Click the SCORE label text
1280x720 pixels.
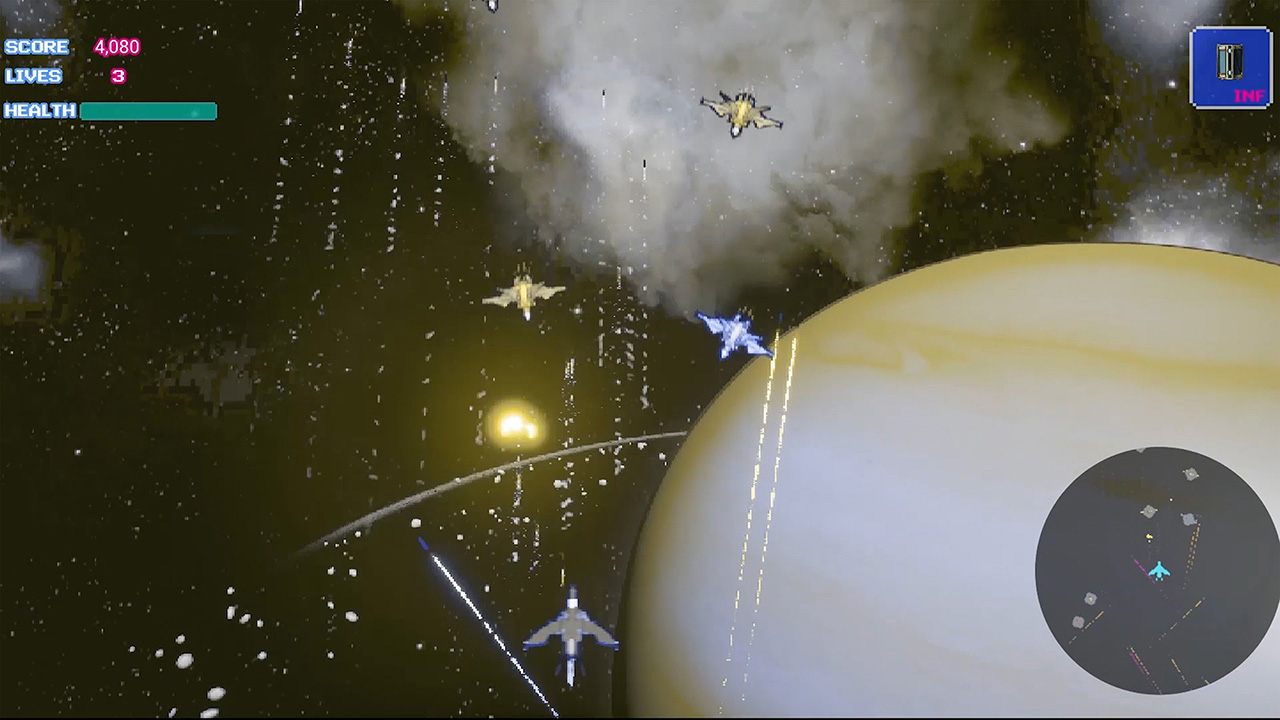click(35, 46)
